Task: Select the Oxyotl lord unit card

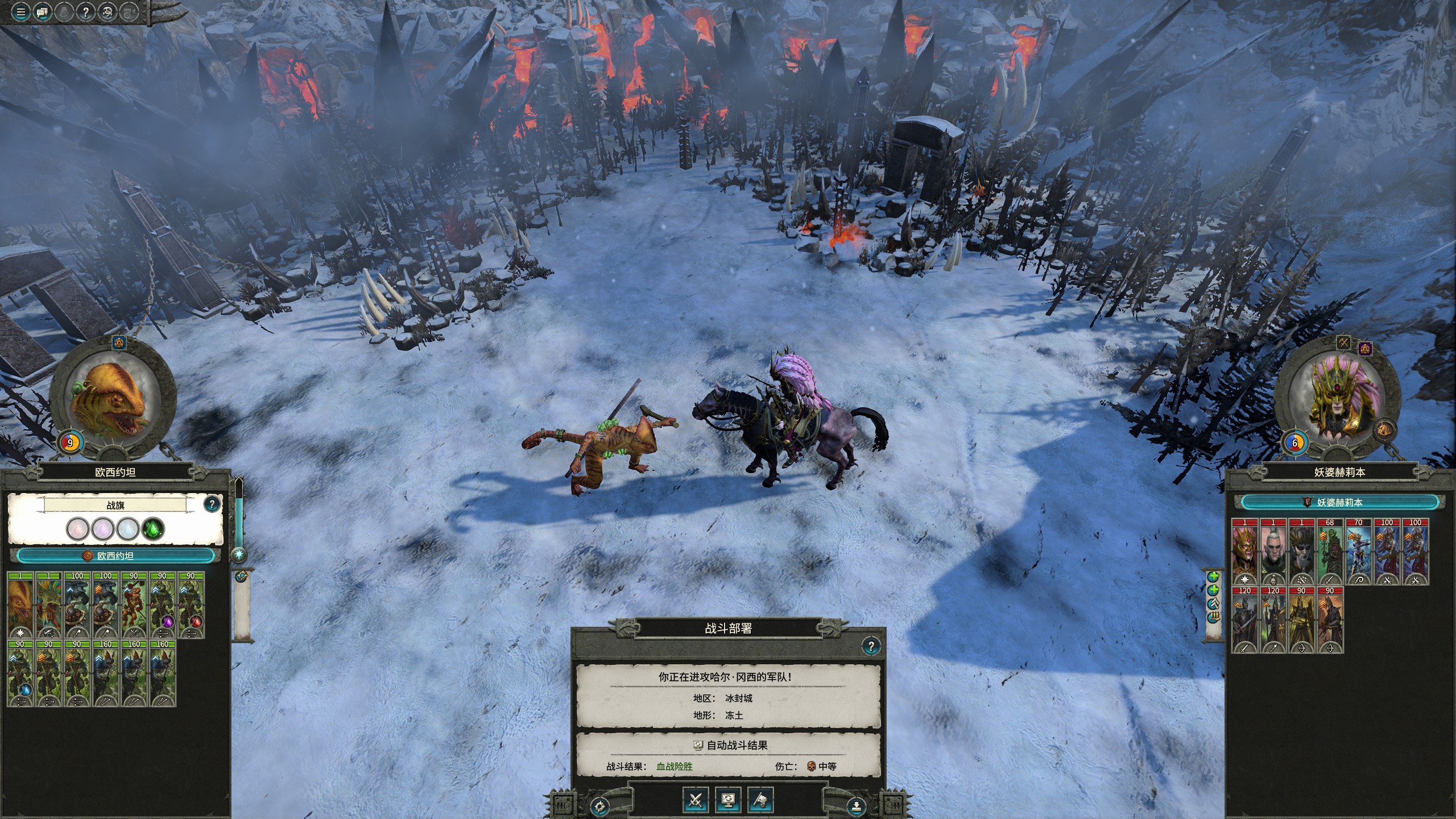Action: click(20, 605)
